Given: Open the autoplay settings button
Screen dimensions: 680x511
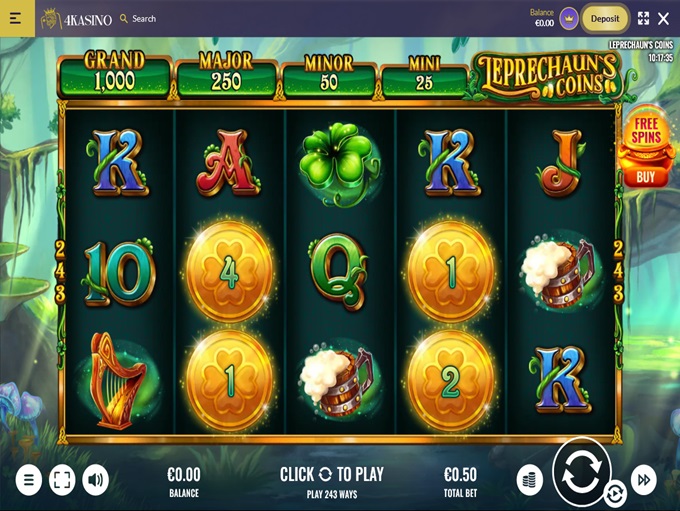Looking at the screenshot, I should pyautogui.click(x=615, y=493).
